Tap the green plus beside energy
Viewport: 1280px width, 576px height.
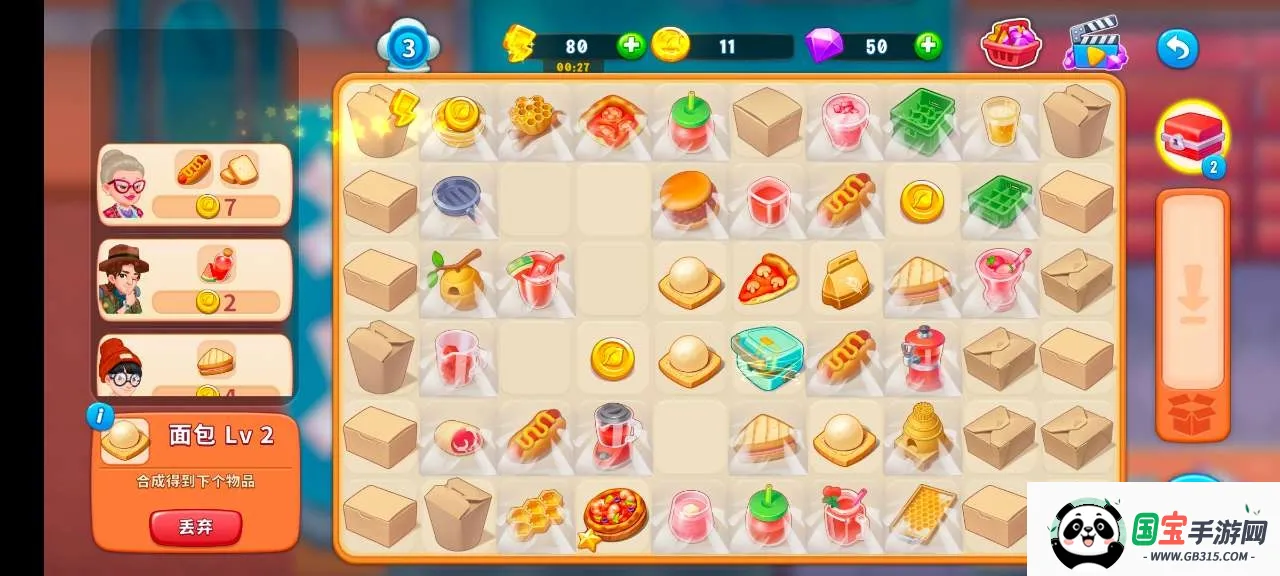click(x=631, y=45)
